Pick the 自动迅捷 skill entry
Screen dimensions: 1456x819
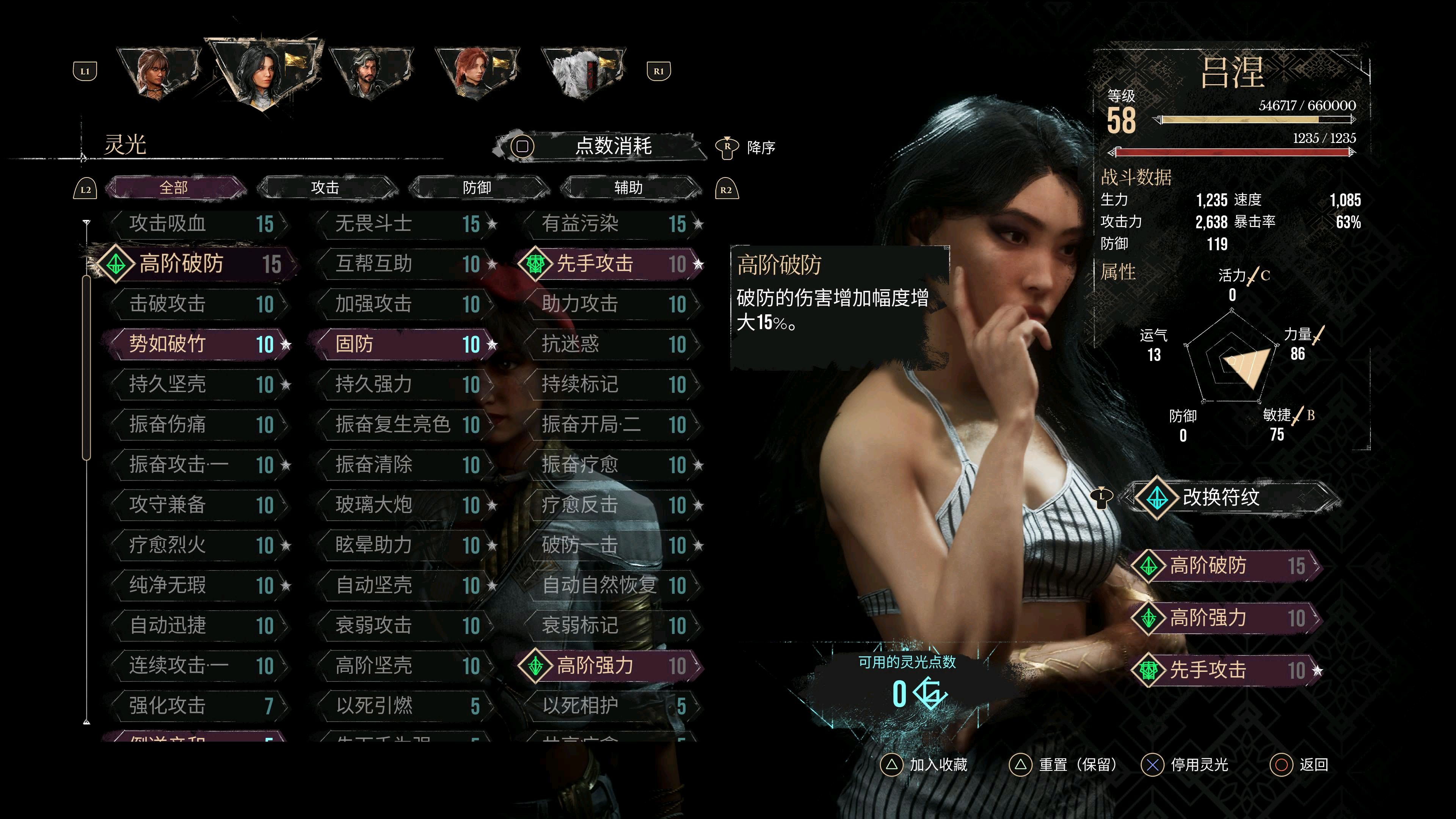point(198,625)
